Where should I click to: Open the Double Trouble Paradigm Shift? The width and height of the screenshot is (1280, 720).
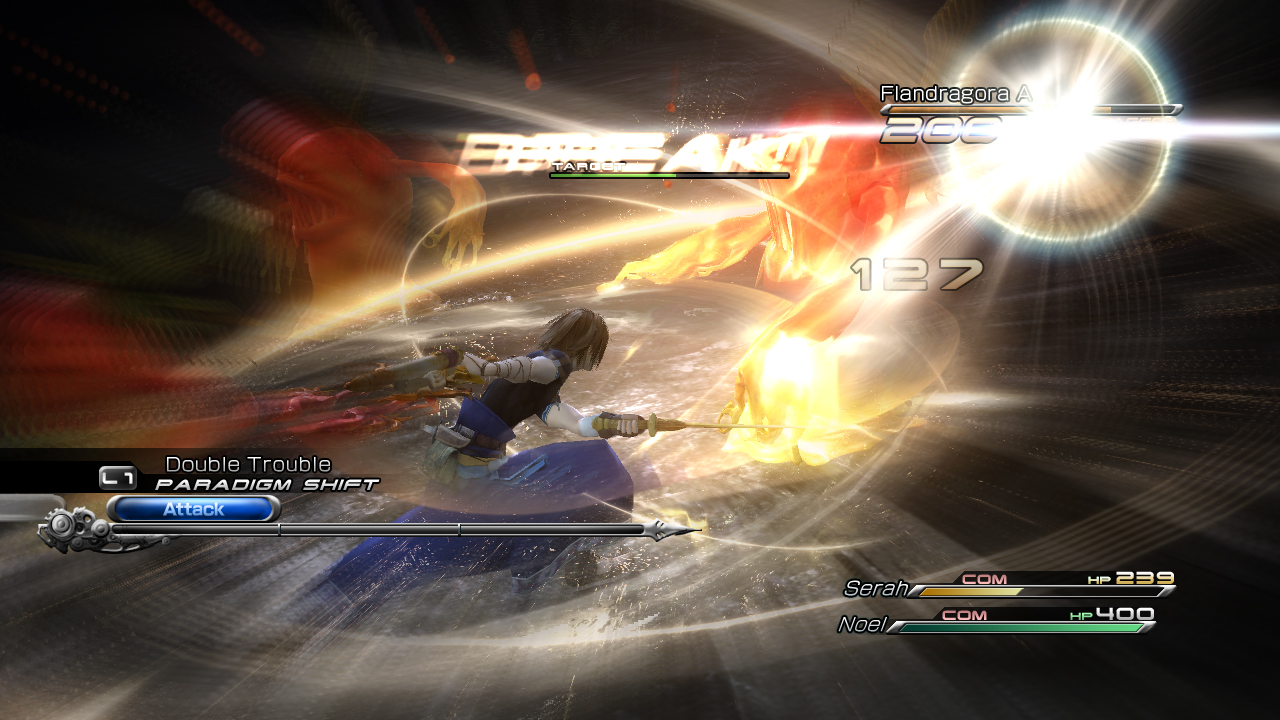click(x=246, y=474)
